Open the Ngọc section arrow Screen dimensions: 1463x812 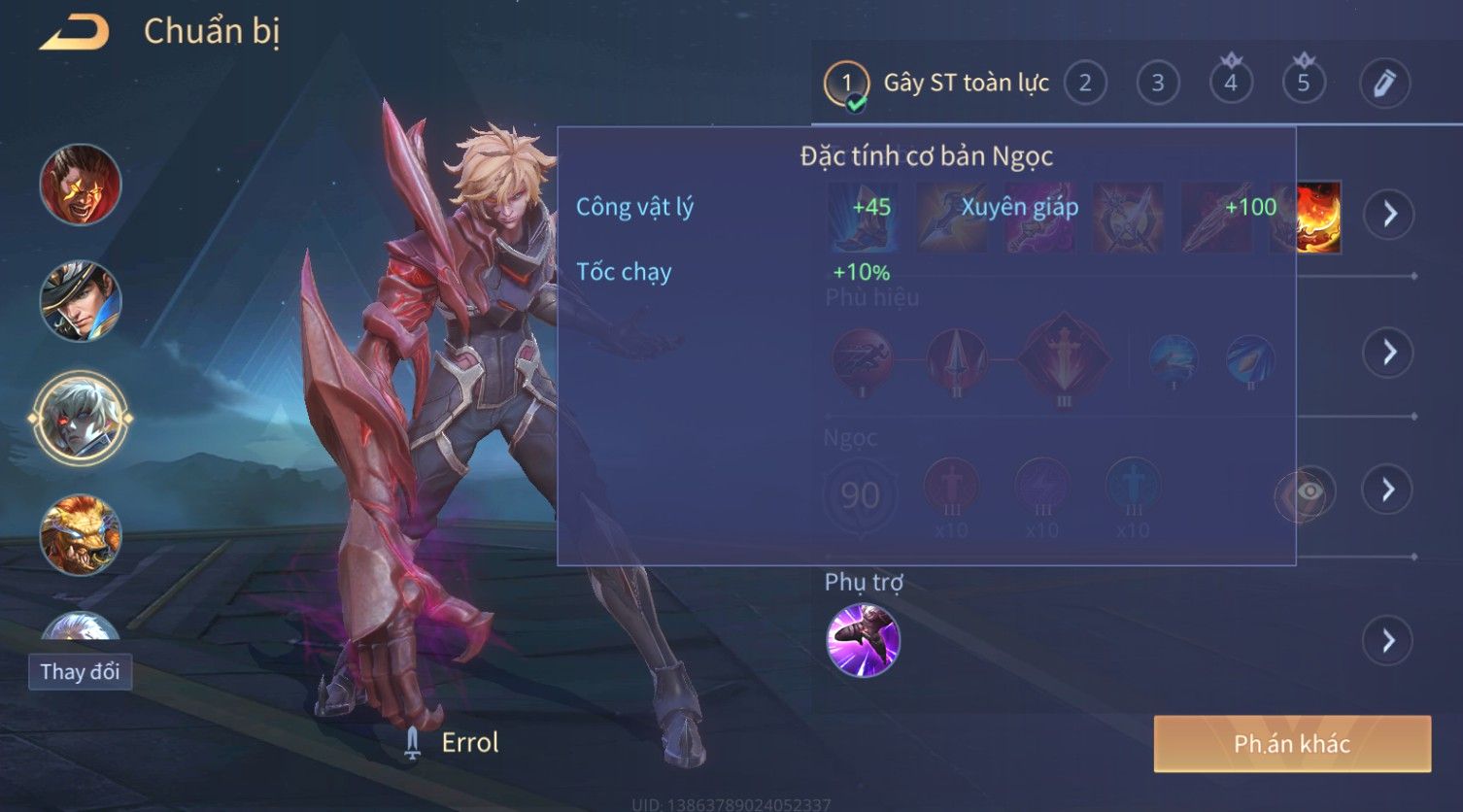(1389, 490)
